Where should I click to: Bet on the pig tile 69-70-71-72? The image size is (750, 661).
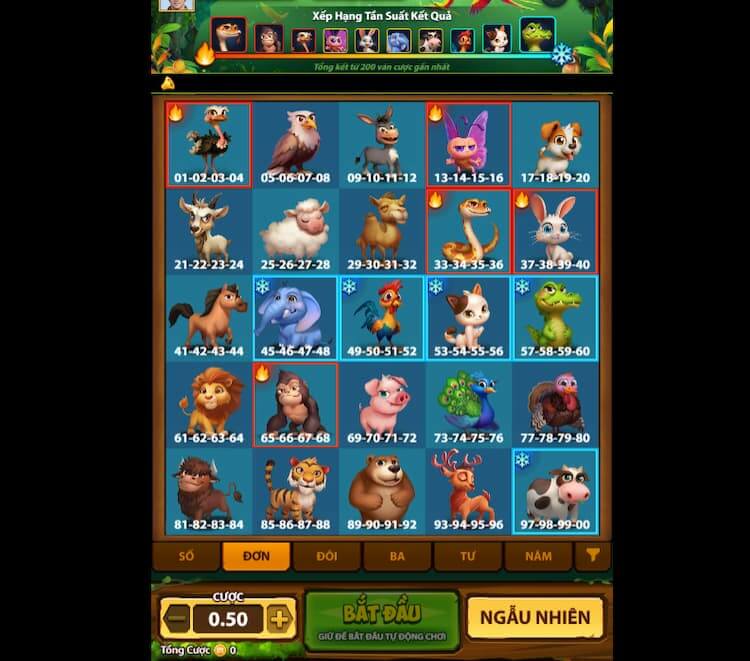[x=381, y=405]
